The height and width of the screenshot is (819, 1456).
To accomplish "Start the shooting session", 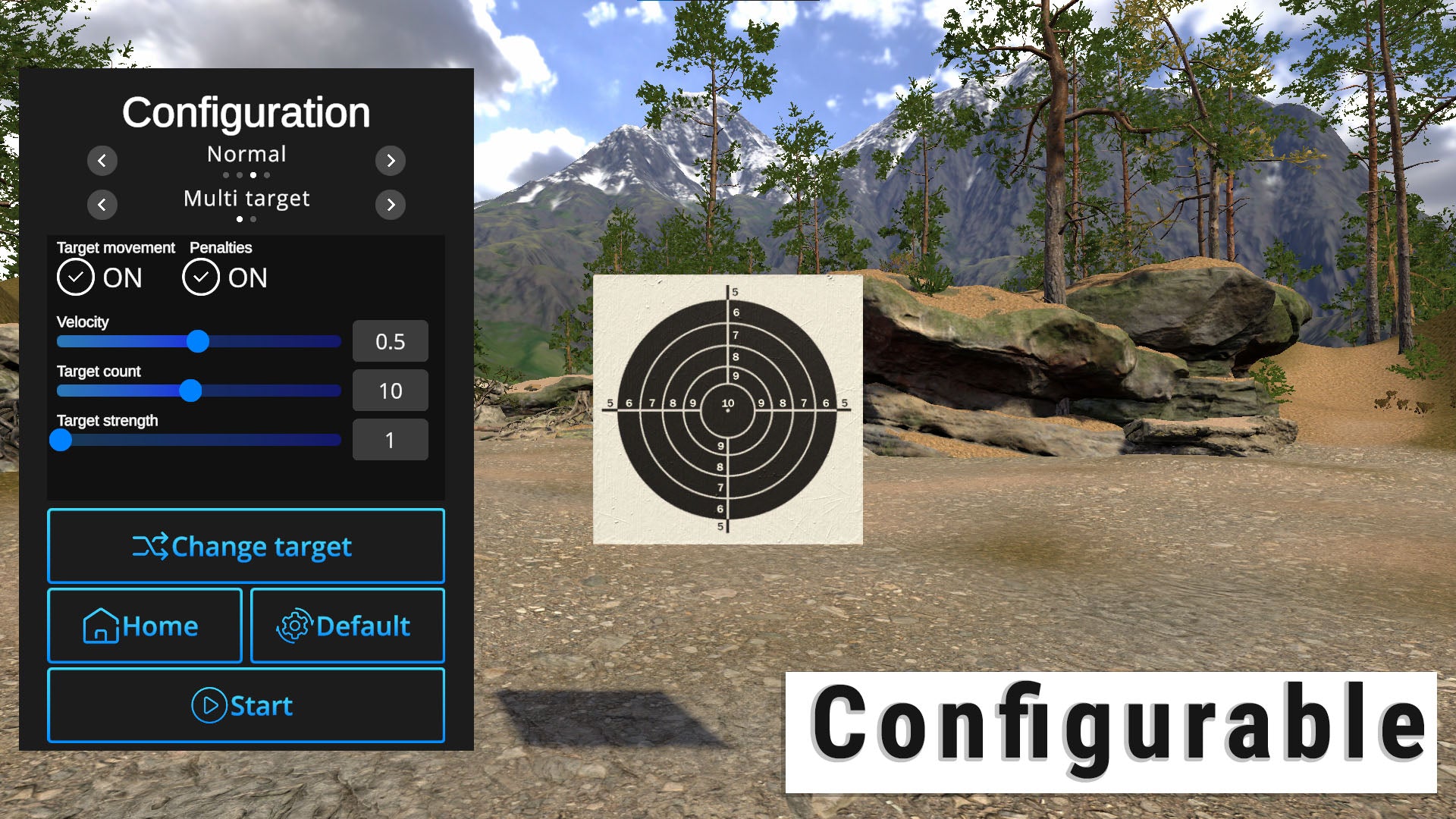I will coord(246,705).
